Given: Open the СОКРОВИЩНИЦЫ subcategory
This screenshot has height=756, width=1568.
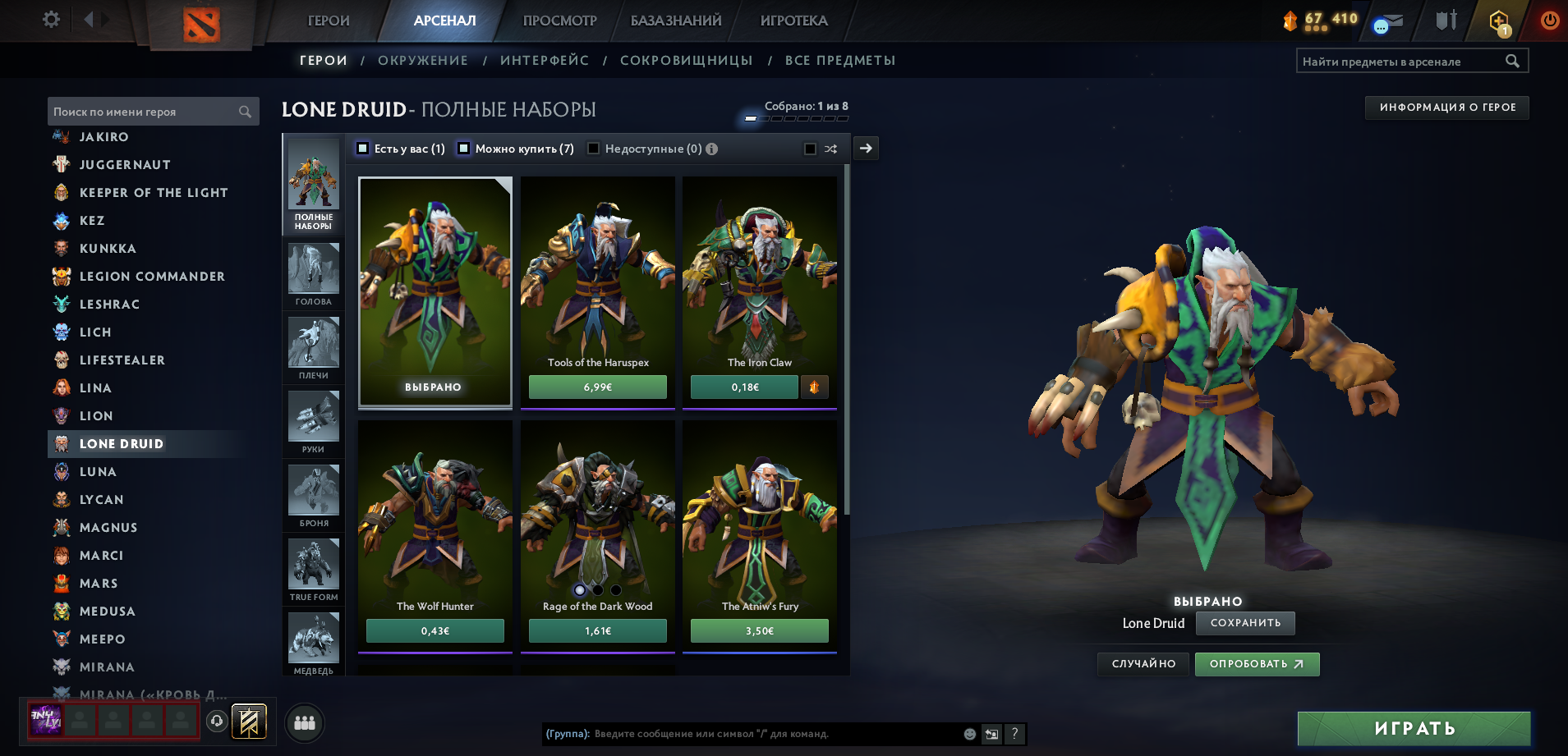Looking at the screenshot, I should [x=686, y=61].
